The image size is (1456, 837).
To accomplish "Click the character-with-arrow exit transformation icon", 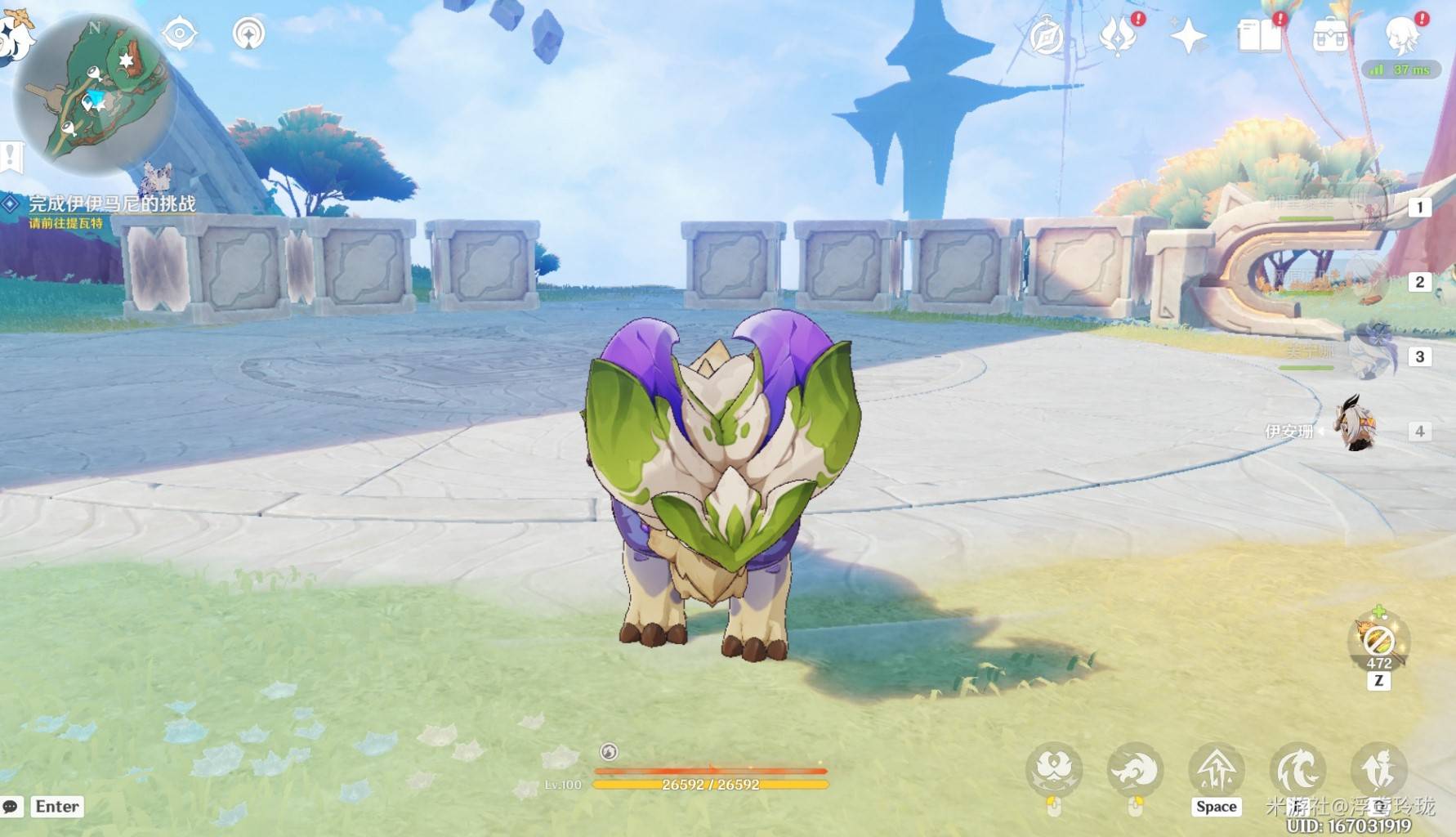I will point(1378,770).
